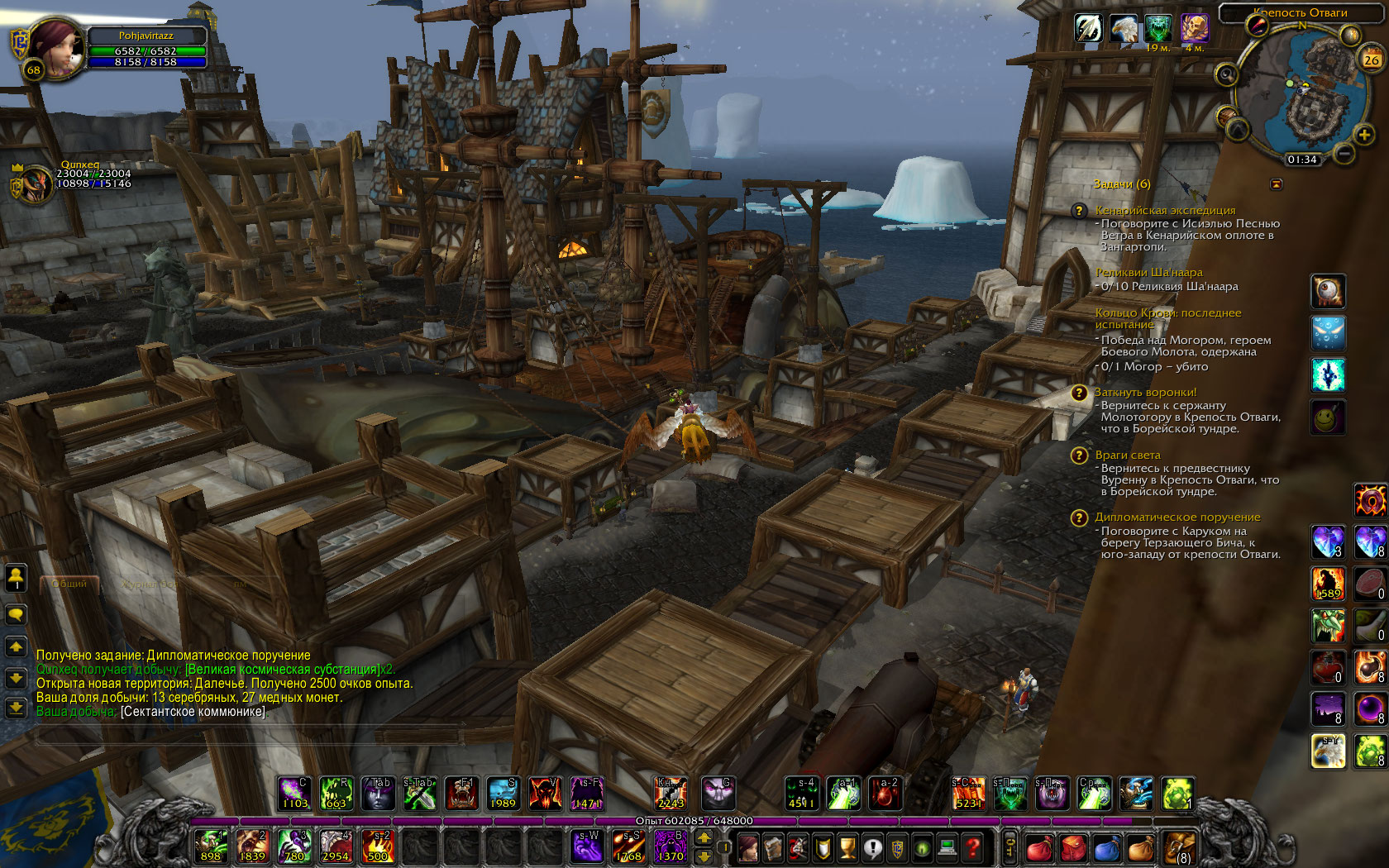This screenshot has height=868, width=1389.
Task: Activate the blue skull ability bound to S
Action: (503, 794)
